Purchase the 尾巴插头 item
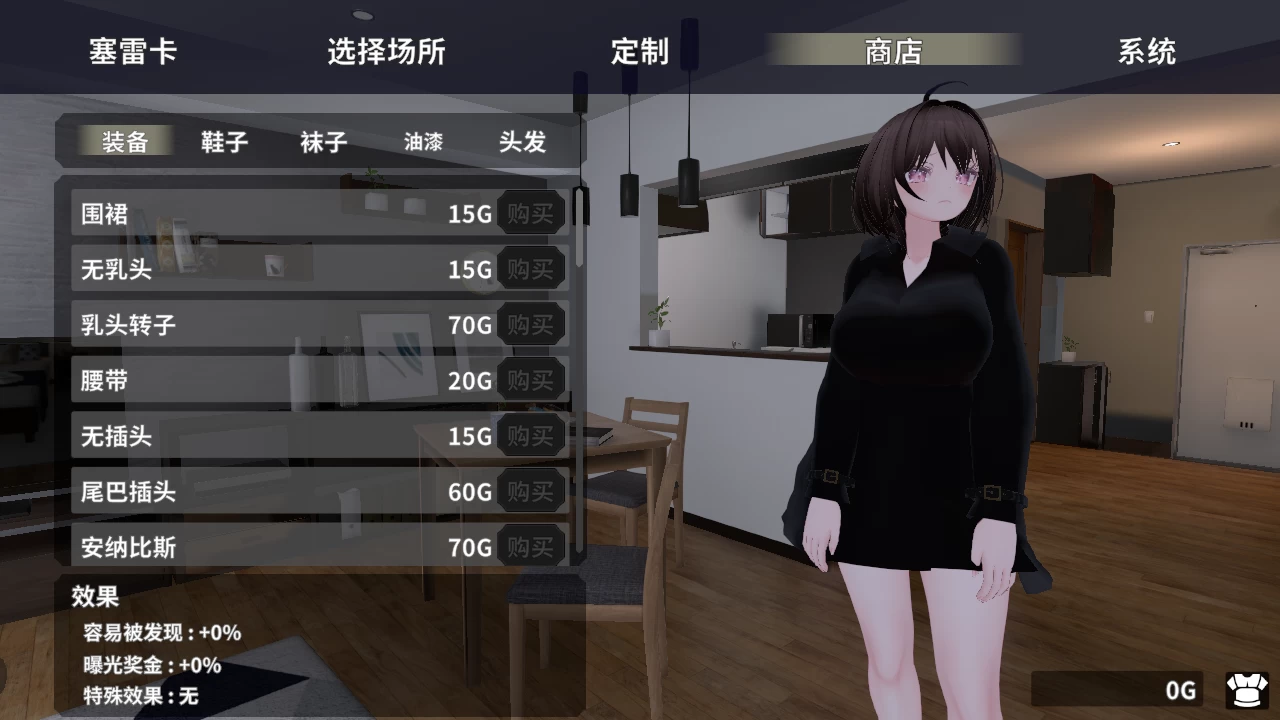1280x720 pixels. (x=531, y=491)
